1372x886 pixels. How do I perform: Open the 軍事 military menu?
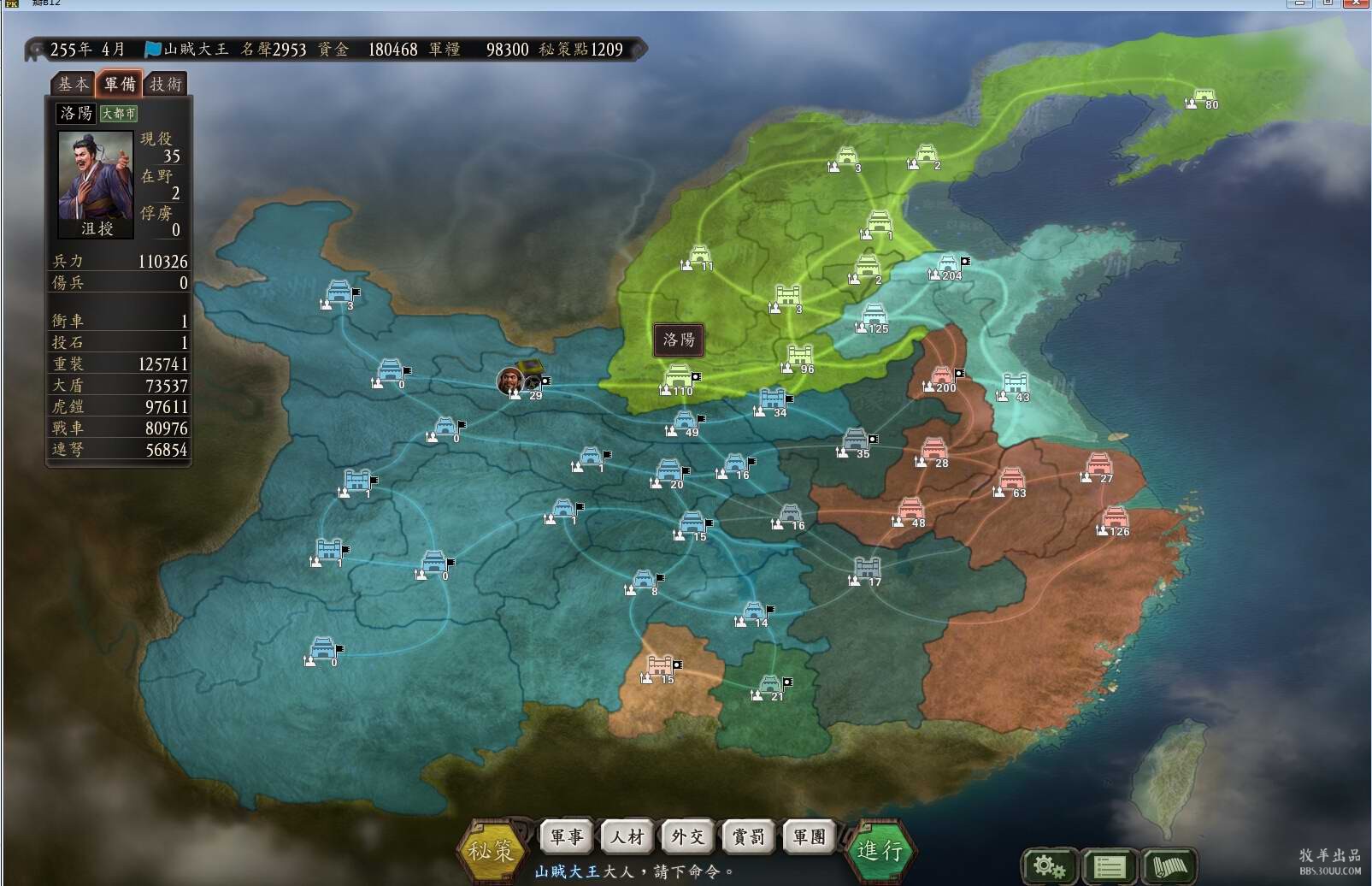point(566,836)
